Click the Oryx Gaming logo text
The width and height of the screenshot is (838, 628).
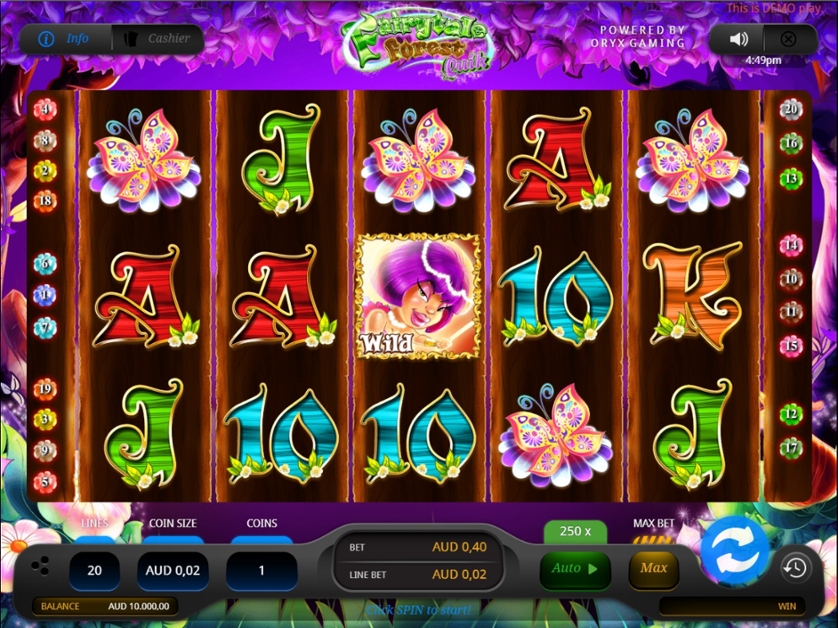point(642,37)
